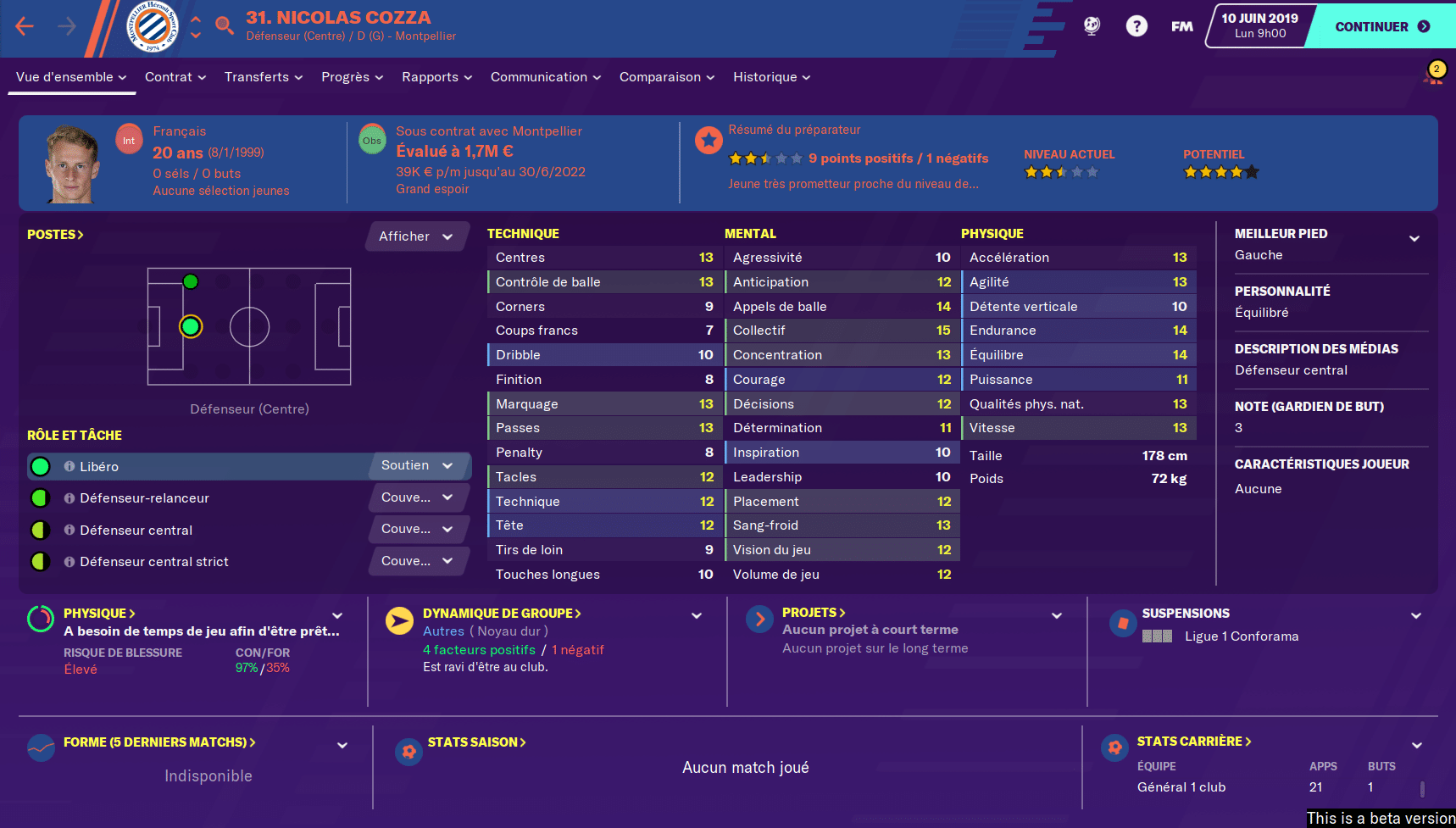Open the STATS CARRIÈRE section
The height and width of the screenshot is (828, 1456).
tap(1193, 742)
